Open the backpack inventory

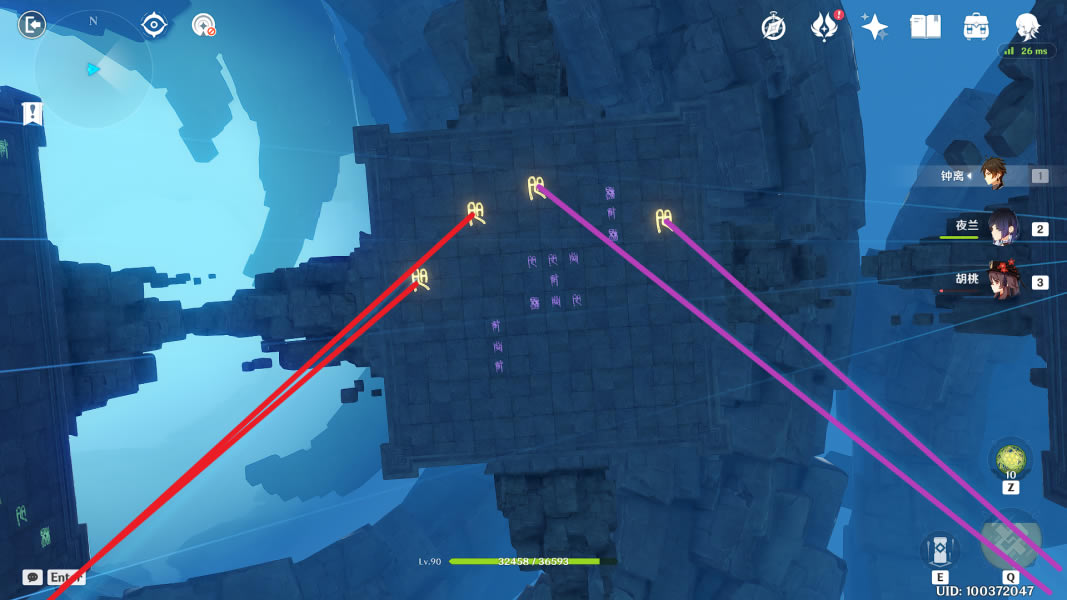coord(976,27)
